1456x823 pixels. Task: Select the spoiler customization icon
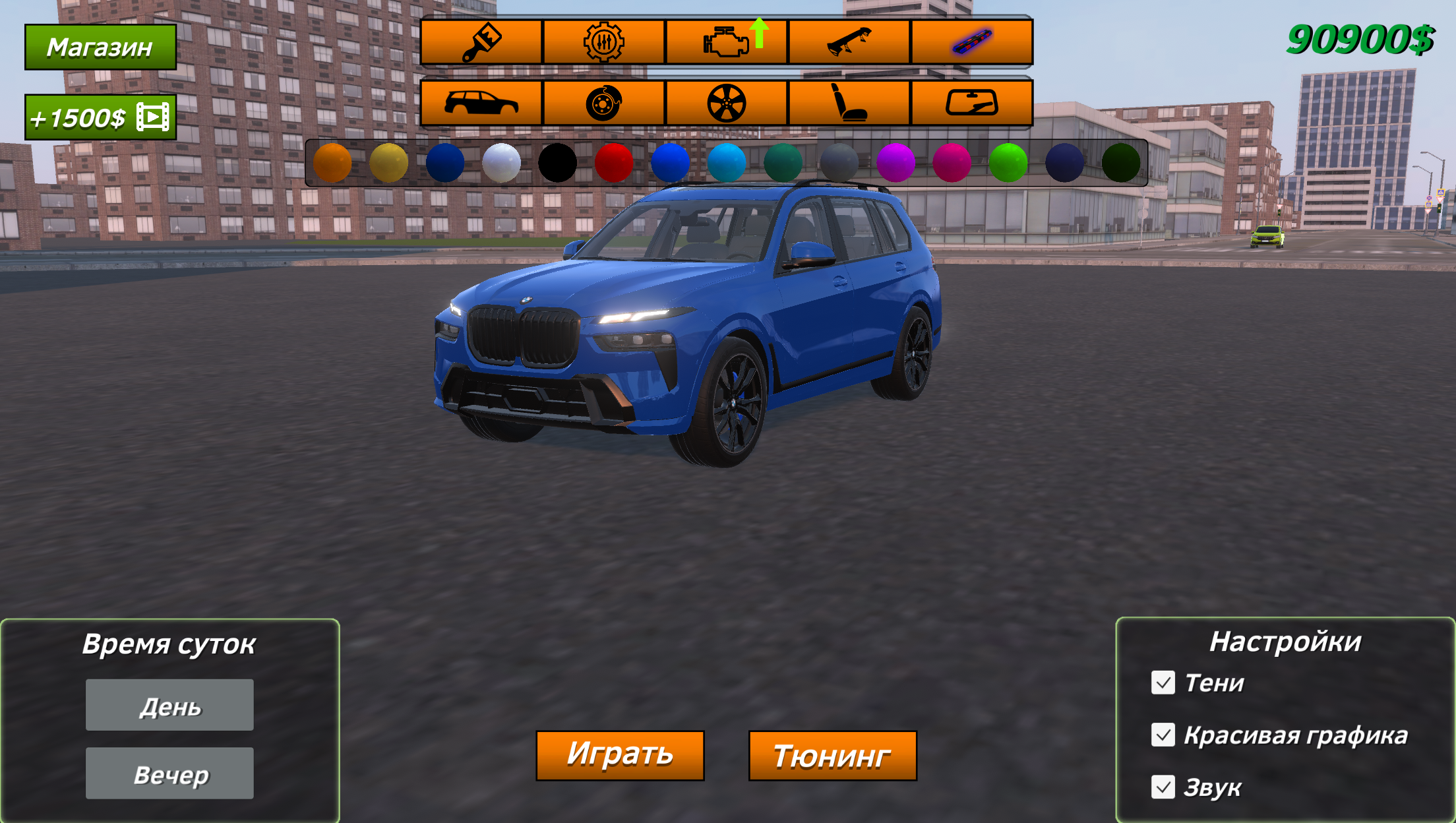(x=849, y=42)
